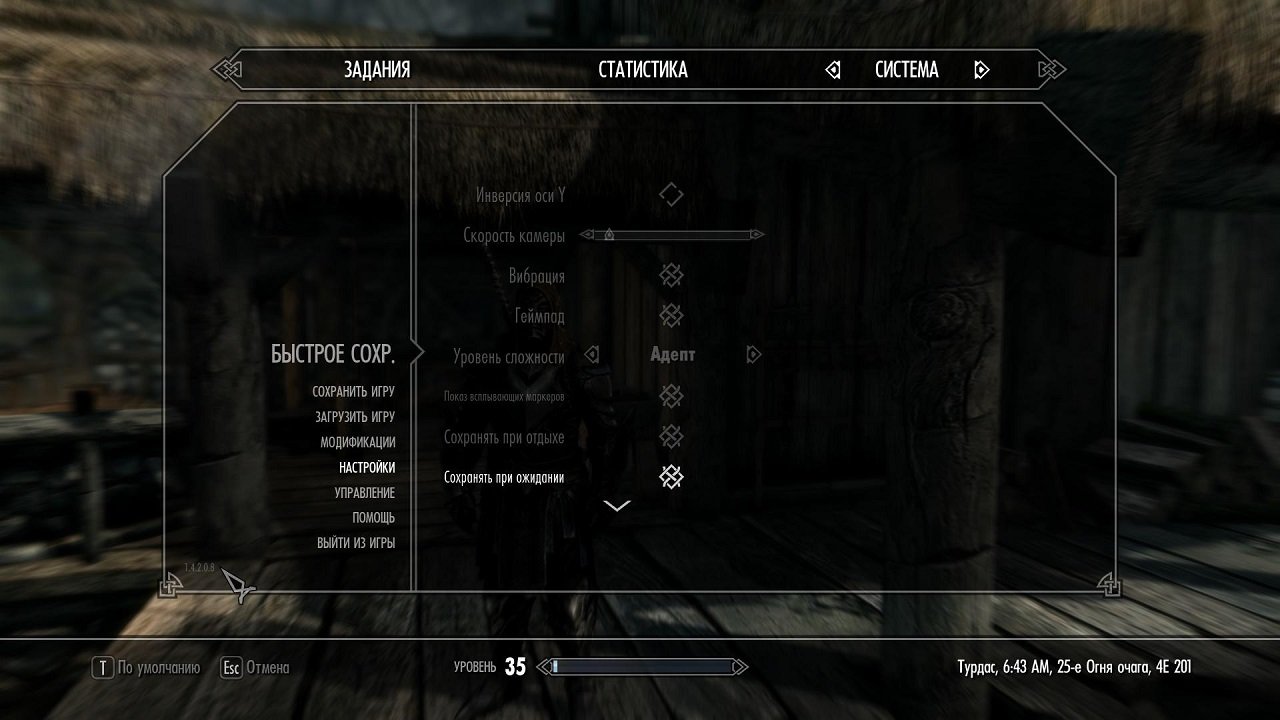This screenshot has width=1280, height=720.
Task: Click the right arrow beside СИСТЕМА tab
Action: click(x=980, y=70)
